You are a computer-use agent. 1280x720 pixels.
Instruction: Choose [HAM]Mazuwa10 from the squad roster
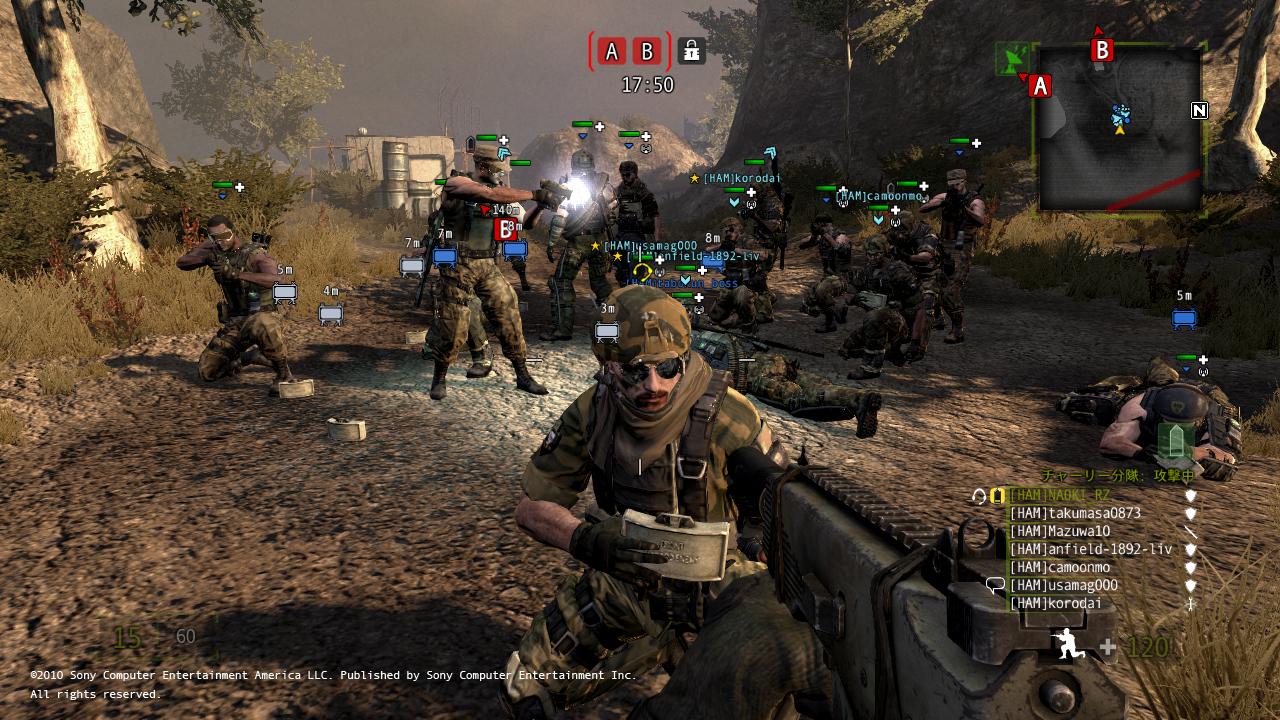click(x=1059, y=531)
